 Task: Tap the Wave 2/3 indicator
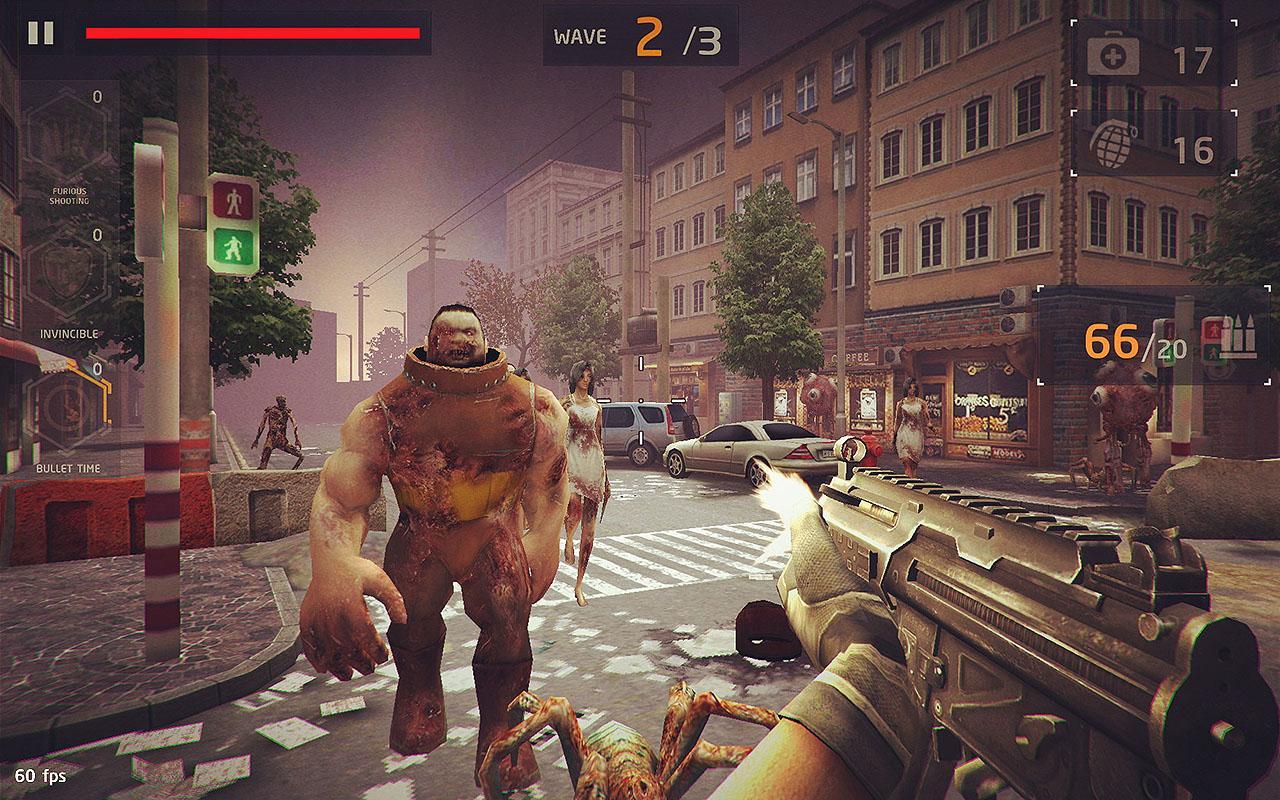coord(640,32)
